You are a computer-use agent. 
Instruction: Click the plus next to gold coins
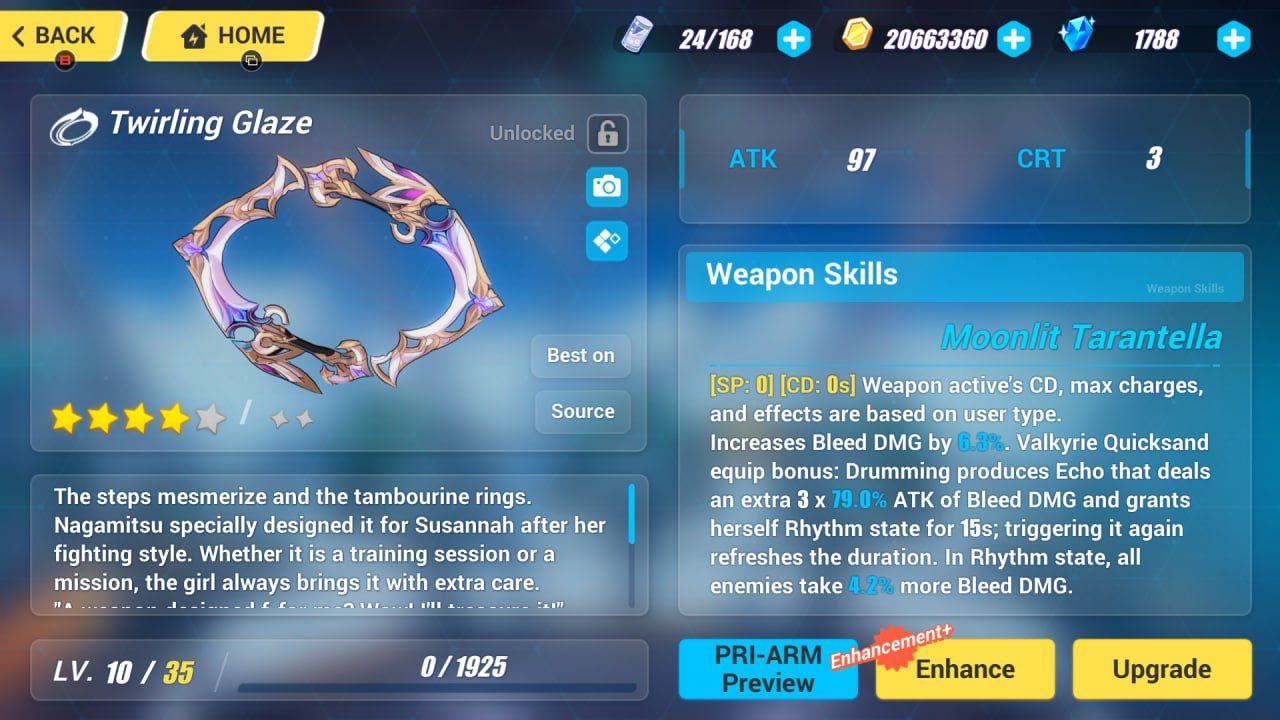1013,39
